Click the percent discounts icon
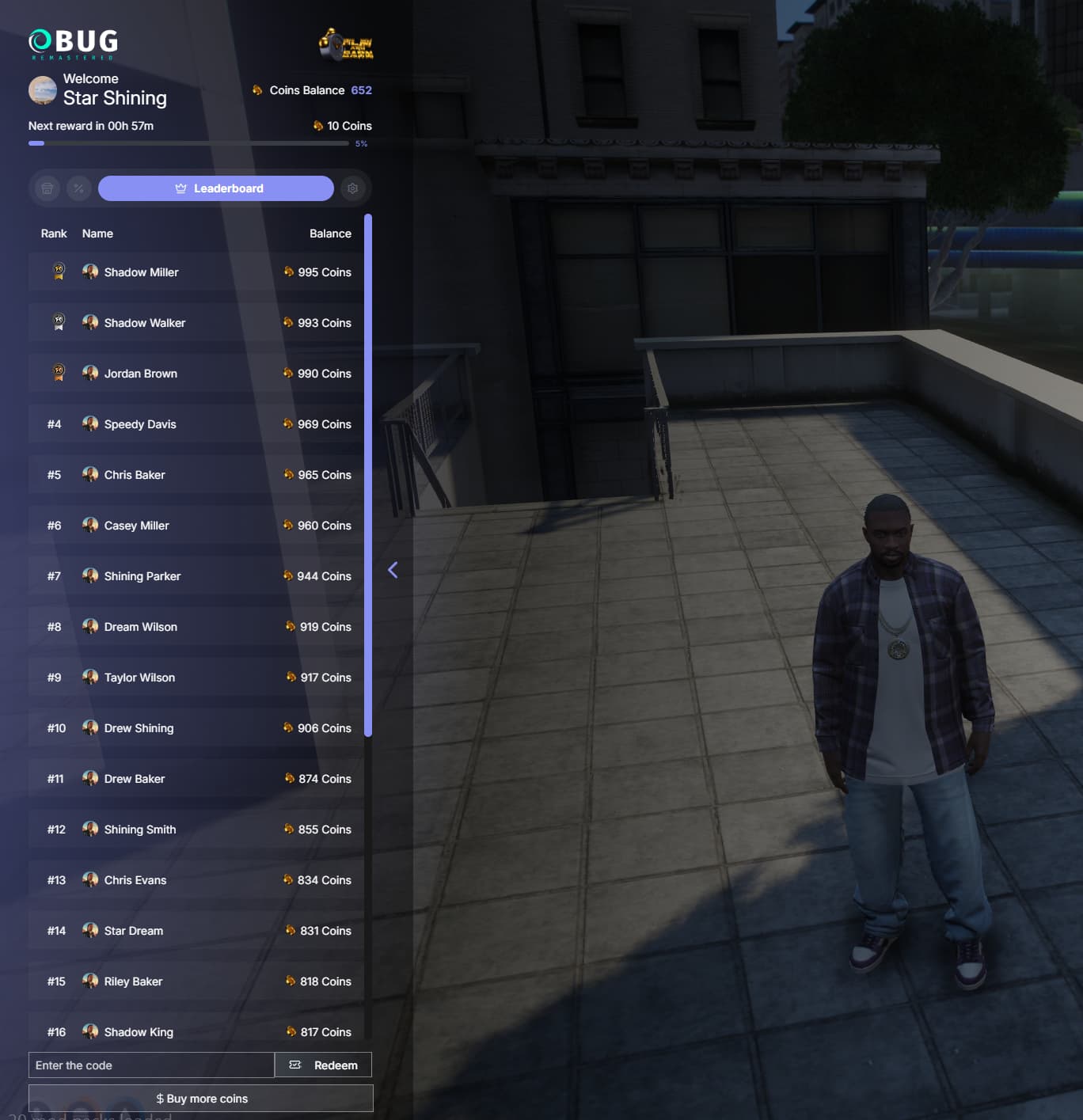The width and height of the screenshot is (1083, 1120). [78, 188]
